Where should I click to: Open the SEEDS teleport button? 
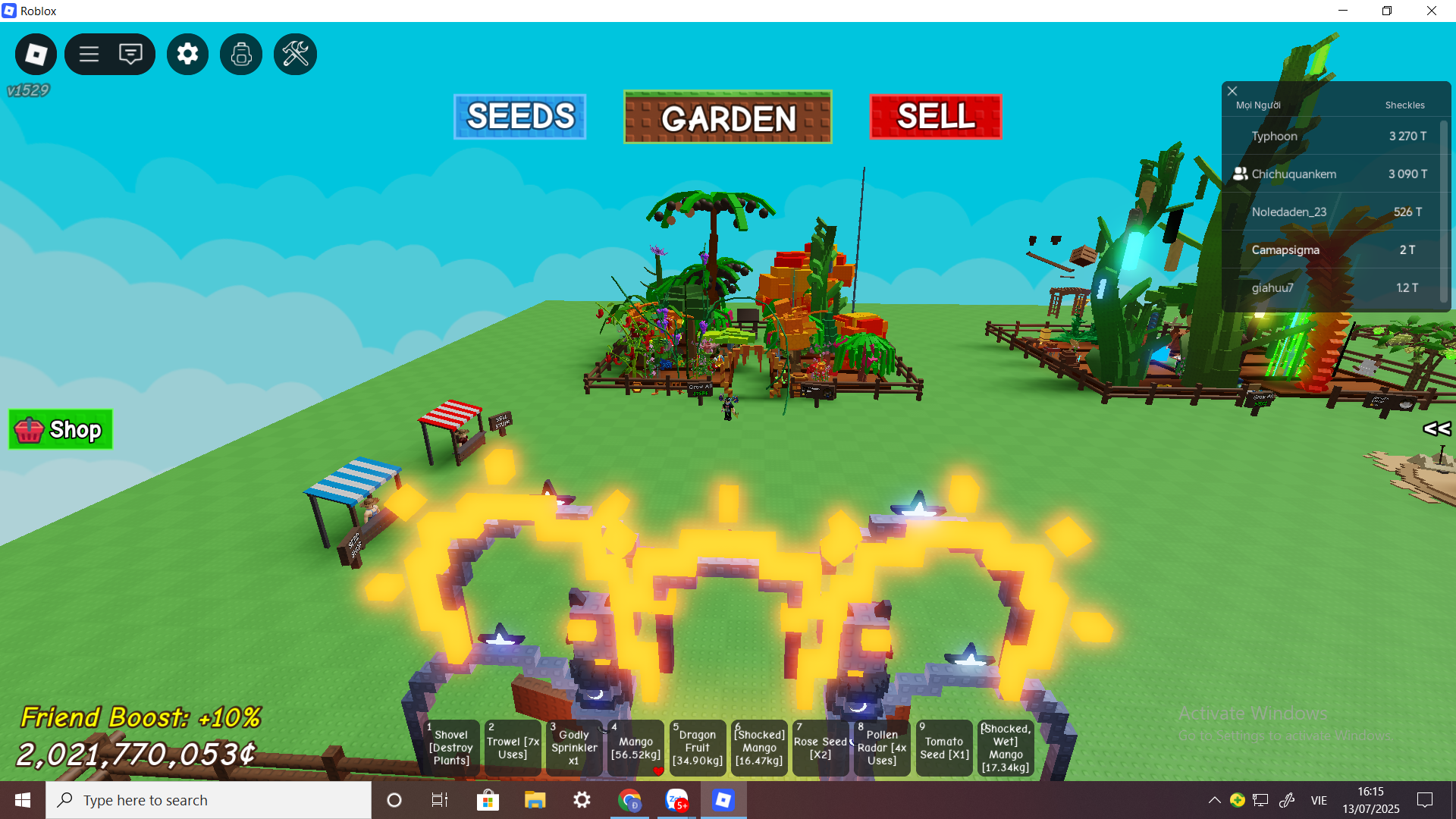pyautogui.click(x=519, y=117)
